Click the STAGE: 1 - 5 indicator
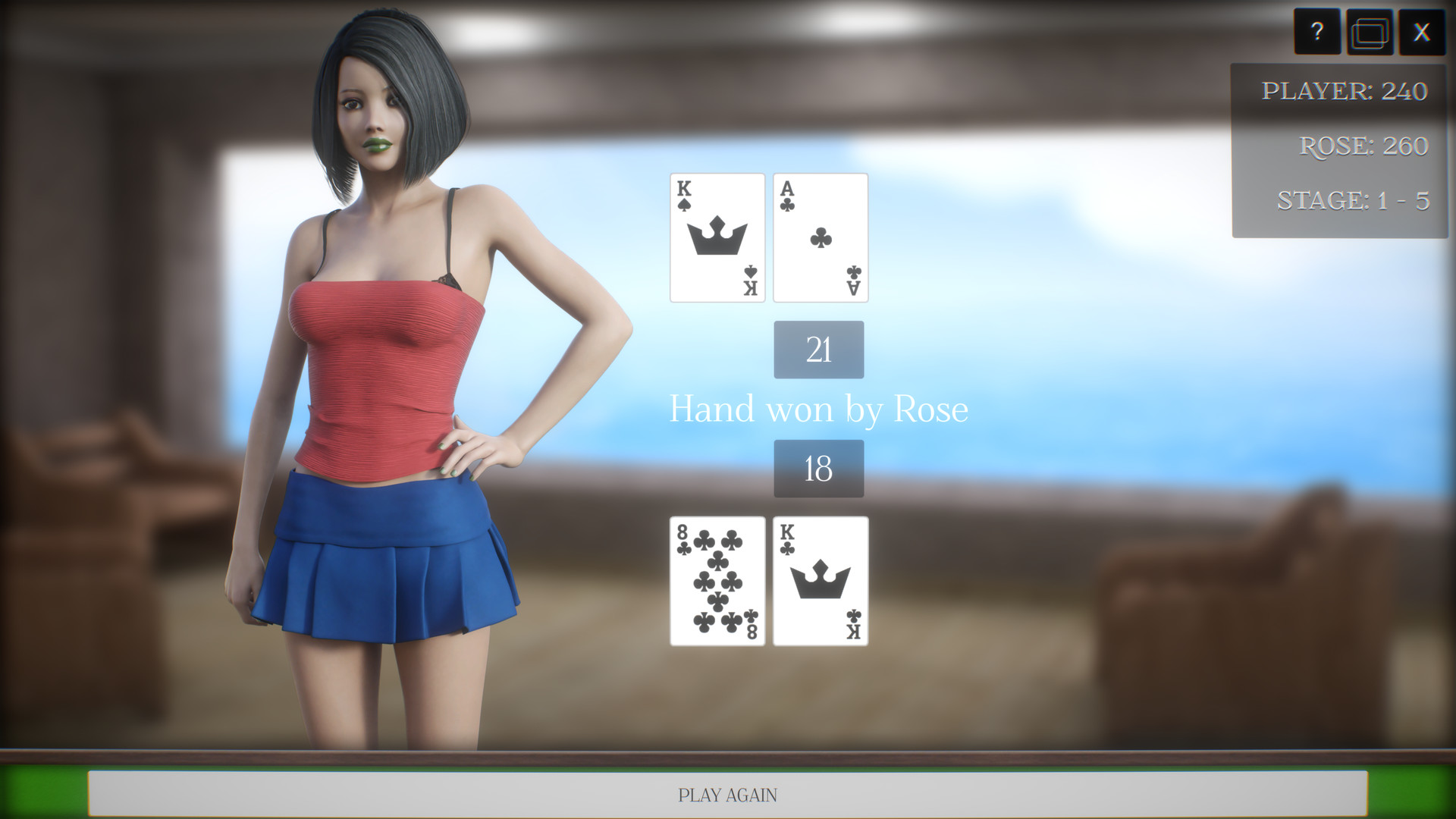 pyautogui.click(x=1352, y=200)
